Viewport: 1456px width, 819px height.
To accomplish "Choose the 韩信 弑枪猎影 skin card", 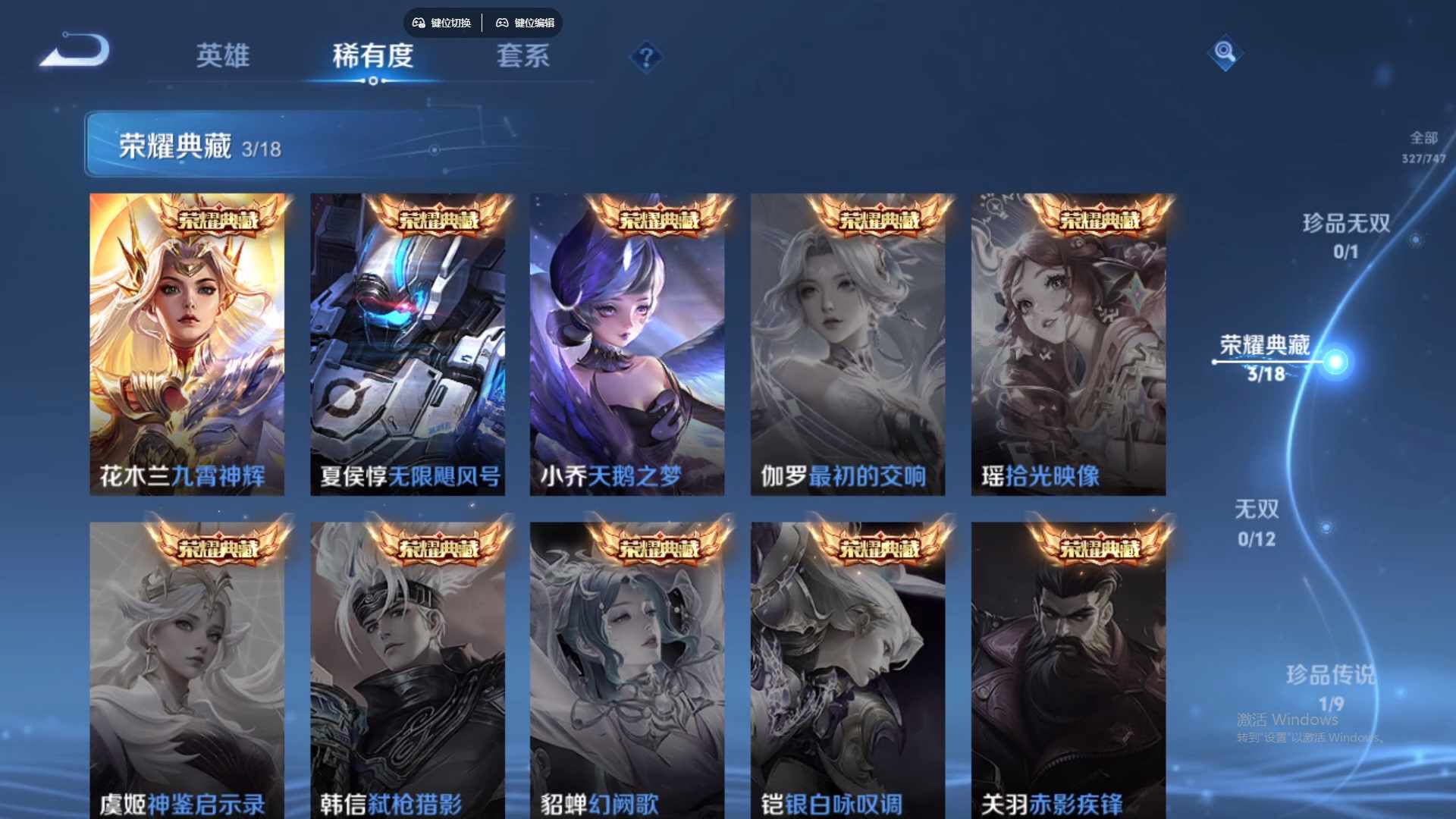I will point(407,671).
